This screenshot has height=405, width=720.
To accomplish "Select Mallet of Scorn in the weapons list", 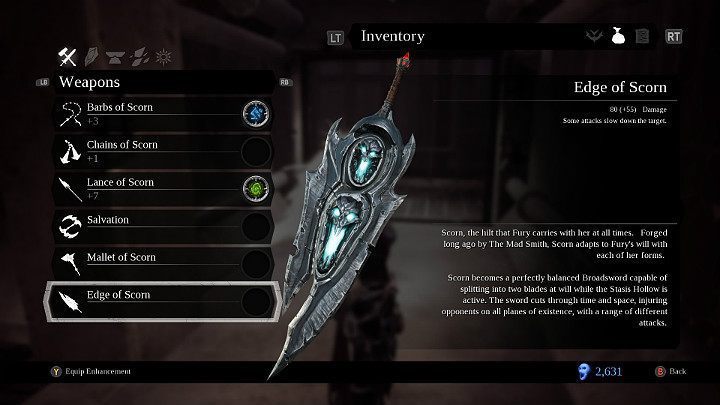I will click(x=140, y=263).
